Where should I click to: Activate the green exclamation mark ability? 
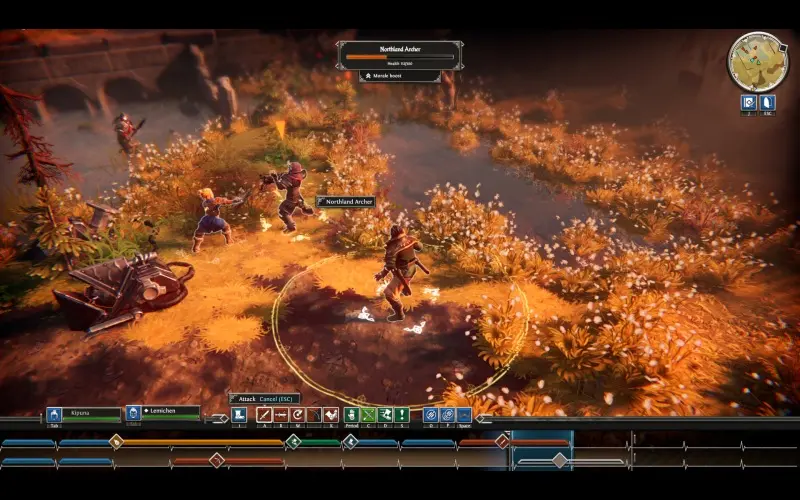401,414
